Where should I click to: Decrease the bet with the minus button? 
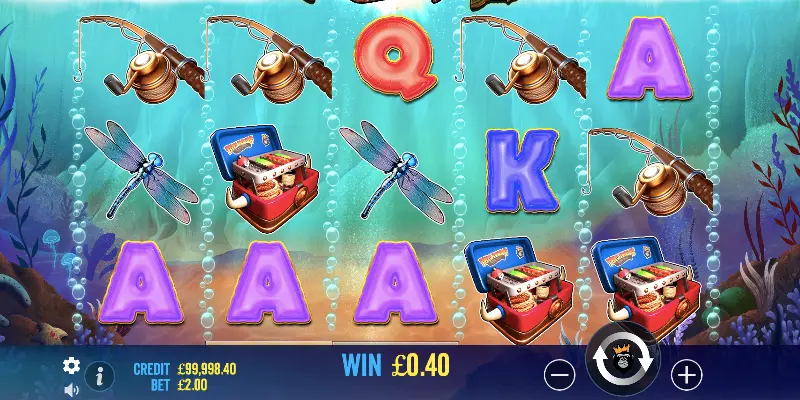tap(560, 375)
